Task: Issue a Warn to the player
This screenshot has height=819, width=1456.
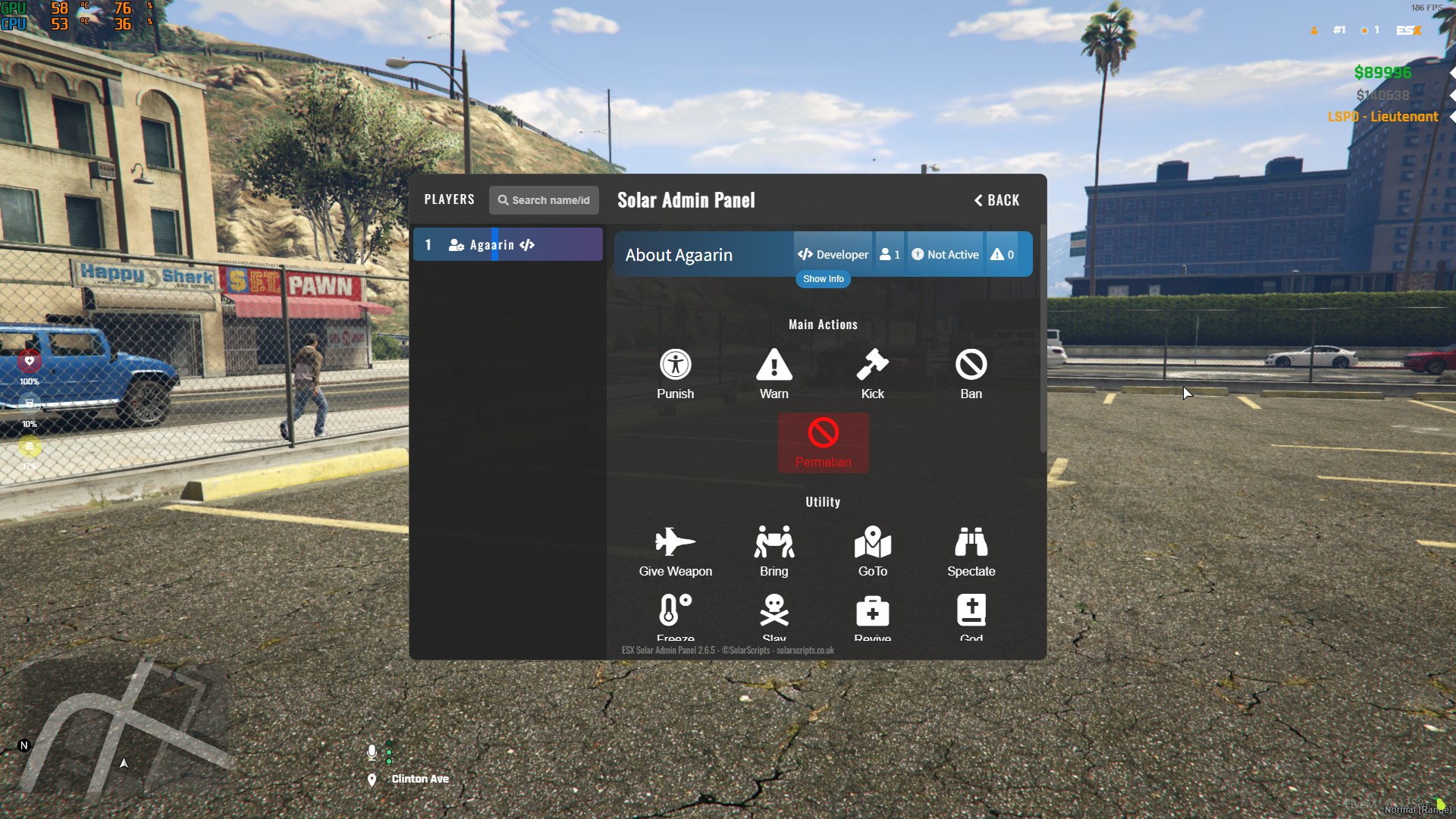Action: [x=773, y=374]
